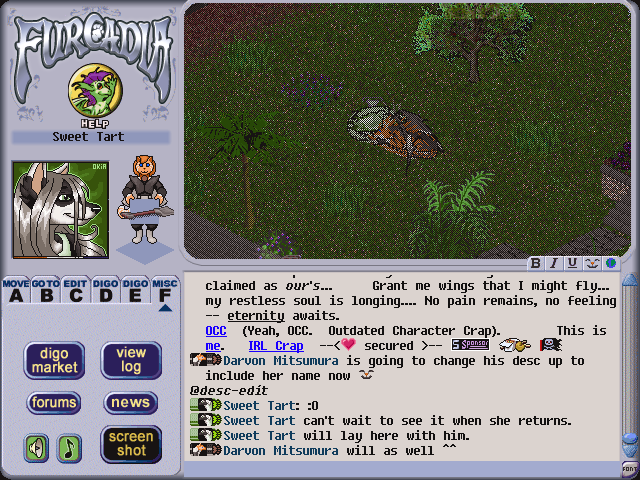
Task: Switch to the EDIT C tab
Action: 75,290
